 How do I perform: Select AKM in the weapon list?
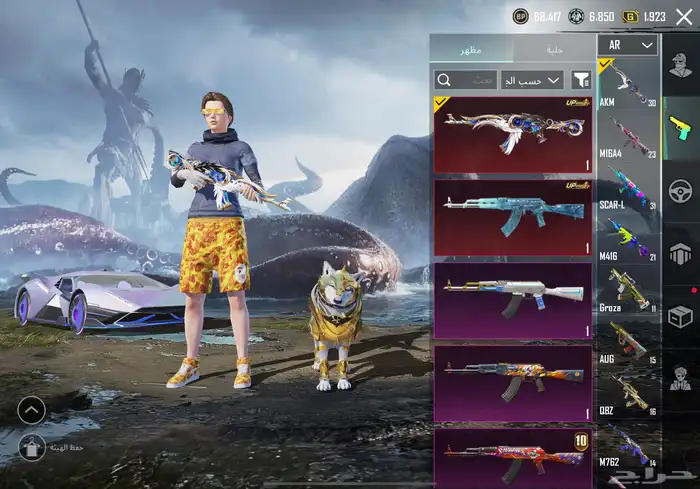628,85
